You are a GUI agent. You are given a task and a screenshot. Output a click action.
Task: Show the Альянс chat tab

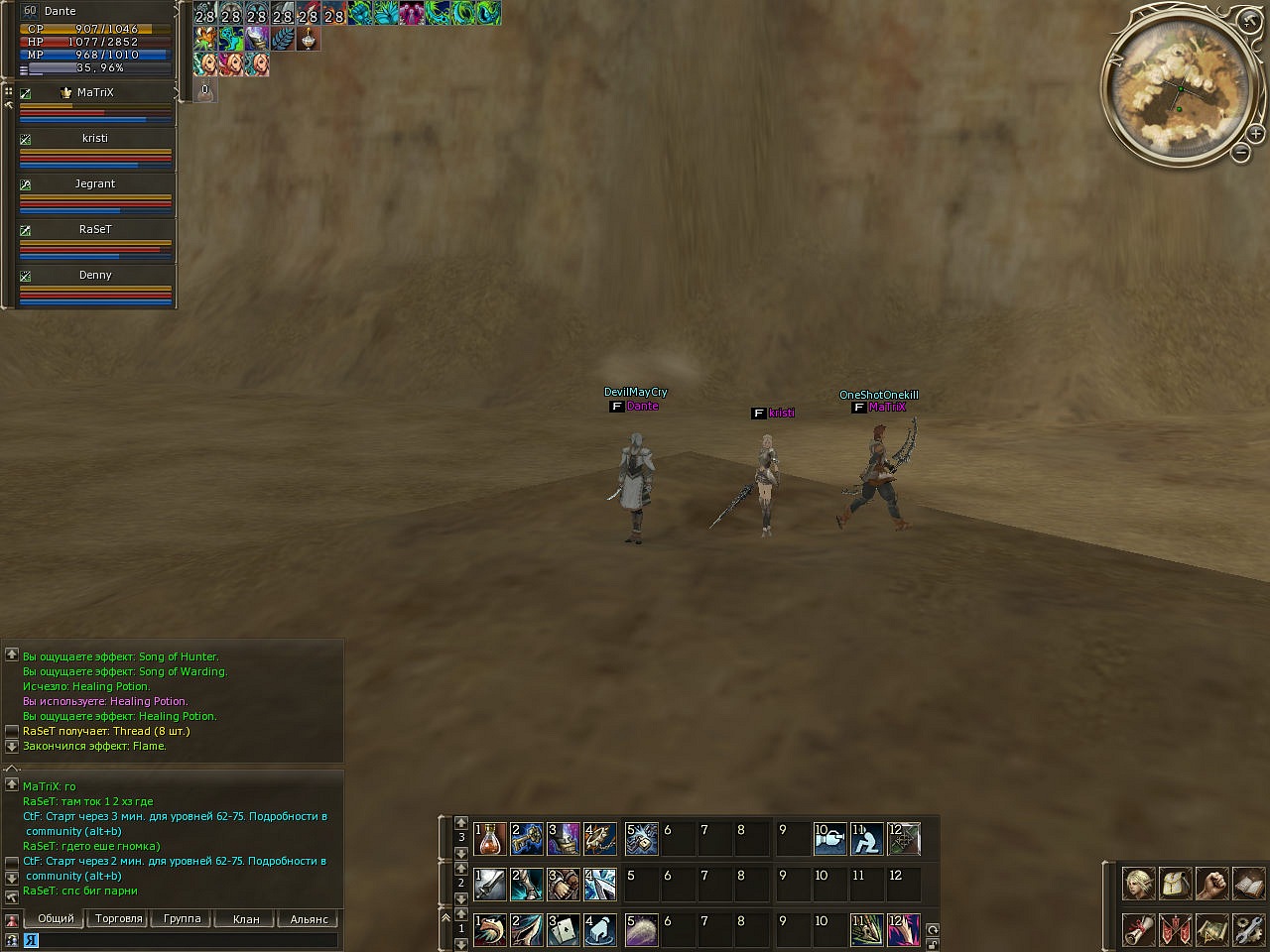tap(309, 919)
